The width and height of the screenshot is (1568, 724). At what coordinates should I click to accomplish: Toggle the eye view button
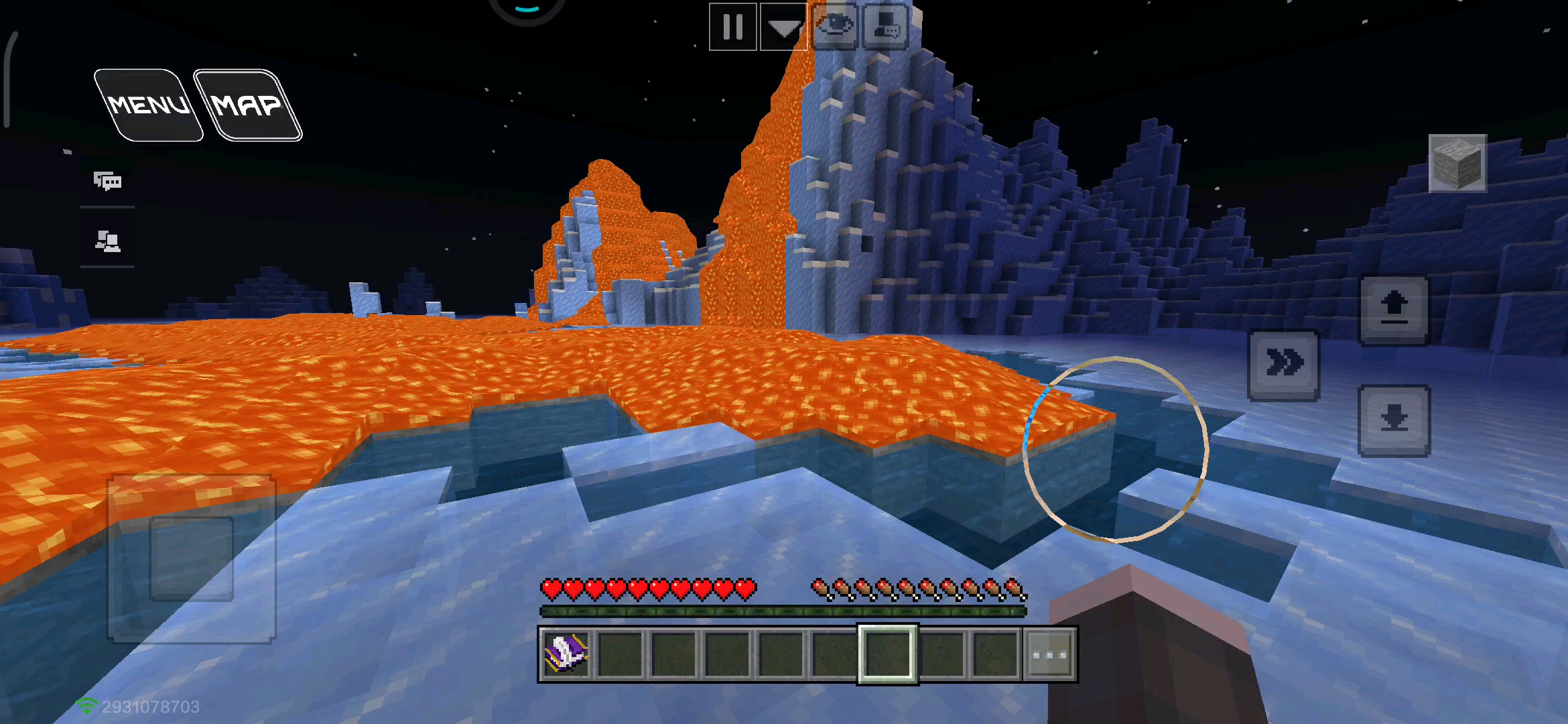pos(834,27)
